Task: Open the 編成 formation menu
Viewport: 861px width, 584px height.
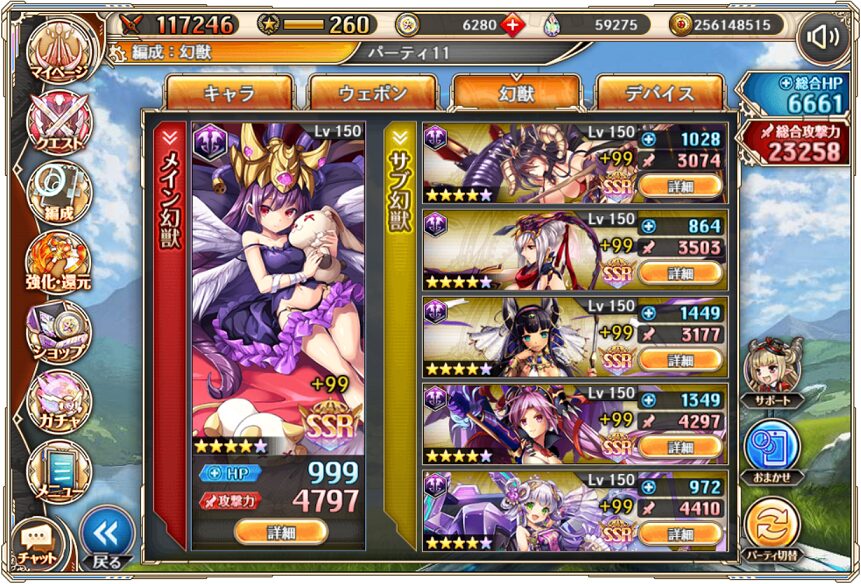Action: click(59, 191)
